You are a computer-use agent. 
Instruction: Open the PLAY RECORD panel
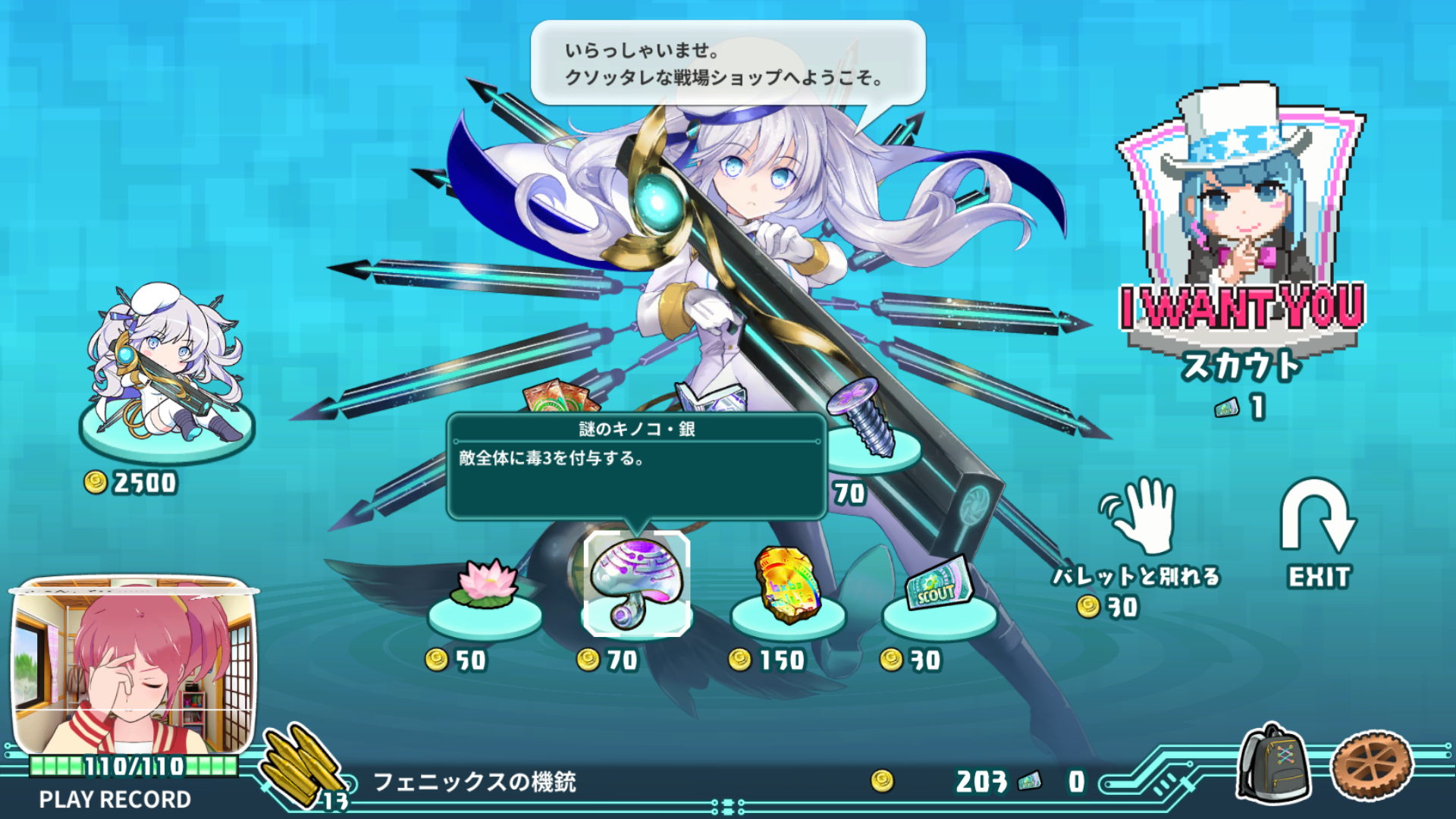[114, 799]
